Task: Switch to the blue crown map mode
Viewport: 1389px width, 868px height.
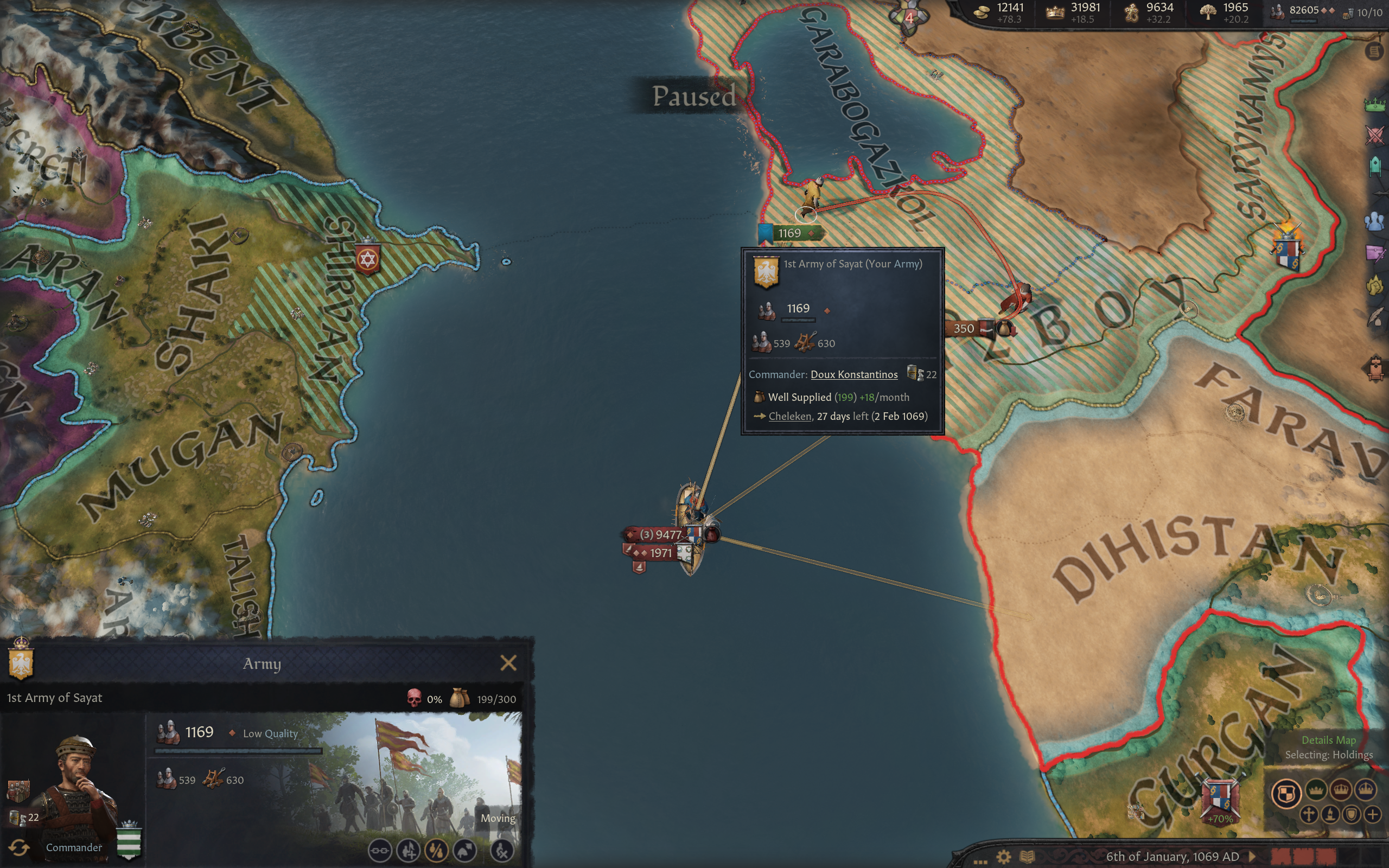Action: click(x=1366, y=790)
